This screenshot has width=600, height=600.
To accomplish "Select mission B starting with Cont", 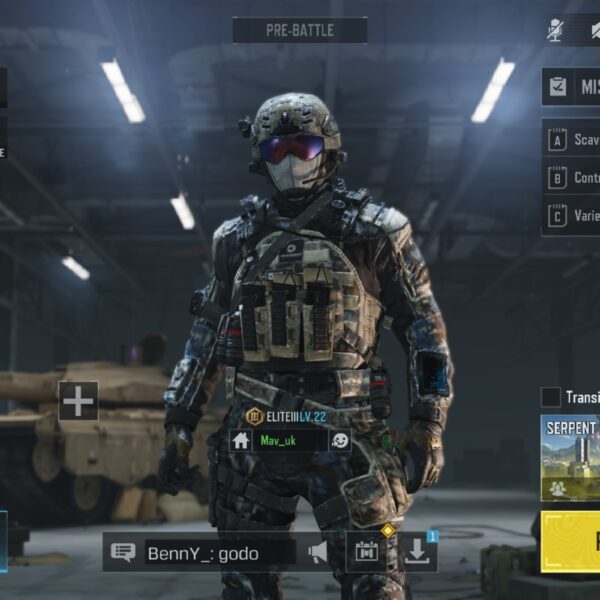I will click(572, 178).
